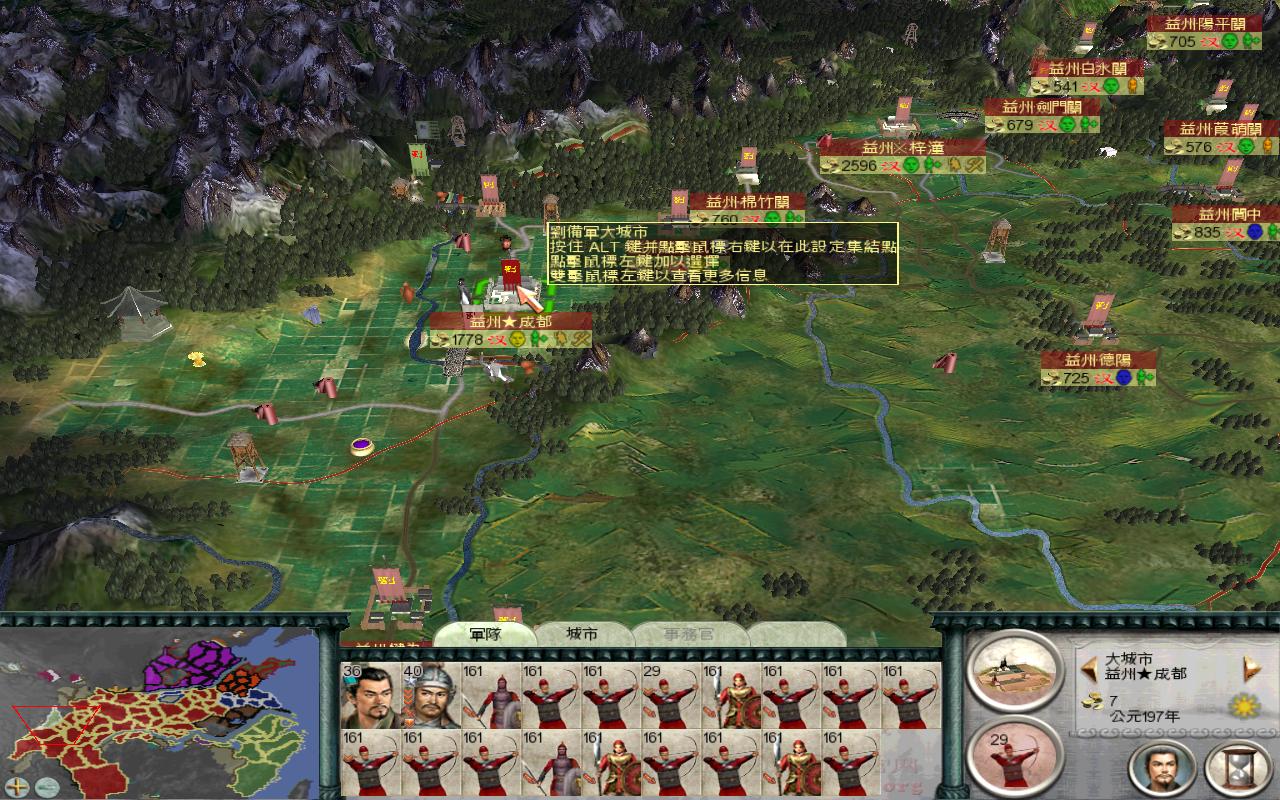
Task: Click the left arrow to view previous settlement
Action: tap(1089, 668)
